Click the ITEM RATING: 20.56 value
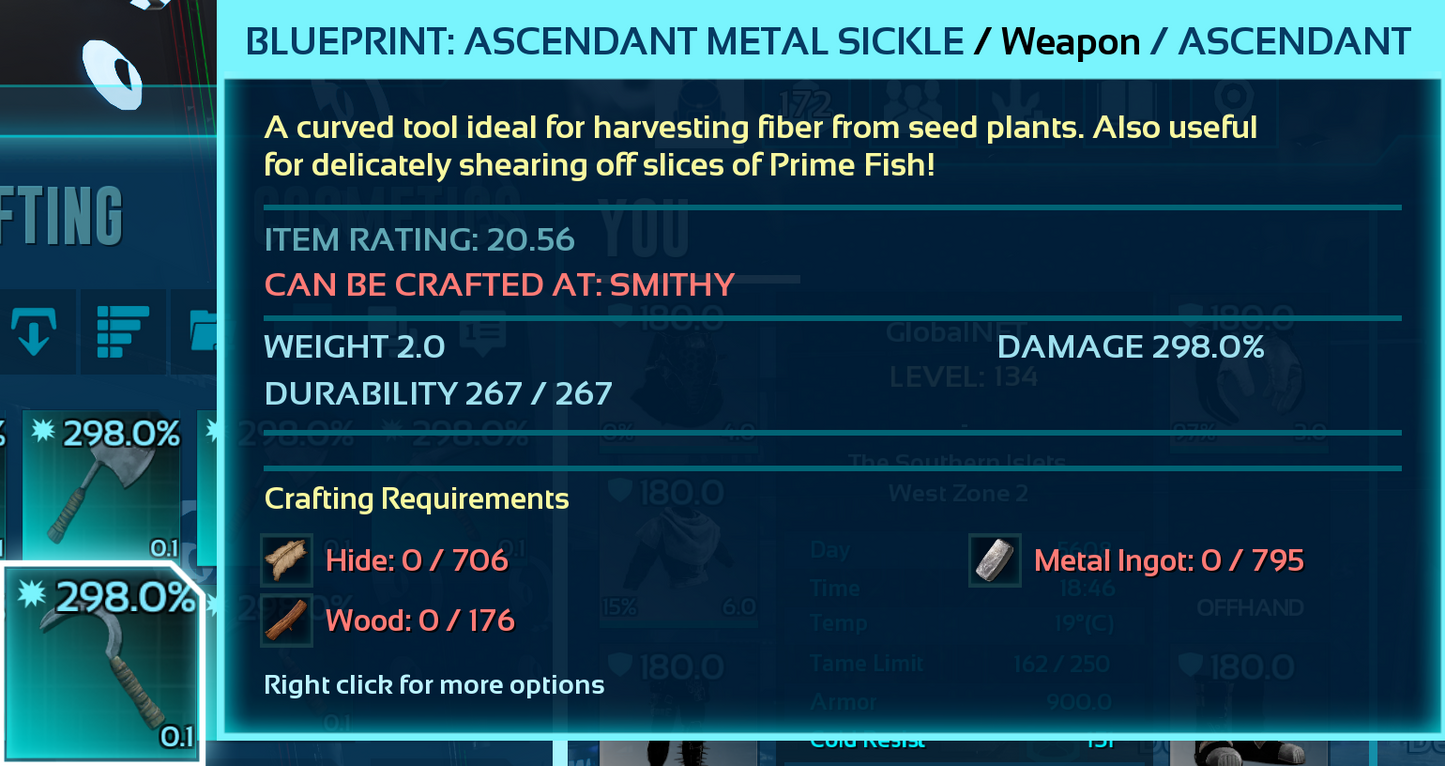 [419, 240]
